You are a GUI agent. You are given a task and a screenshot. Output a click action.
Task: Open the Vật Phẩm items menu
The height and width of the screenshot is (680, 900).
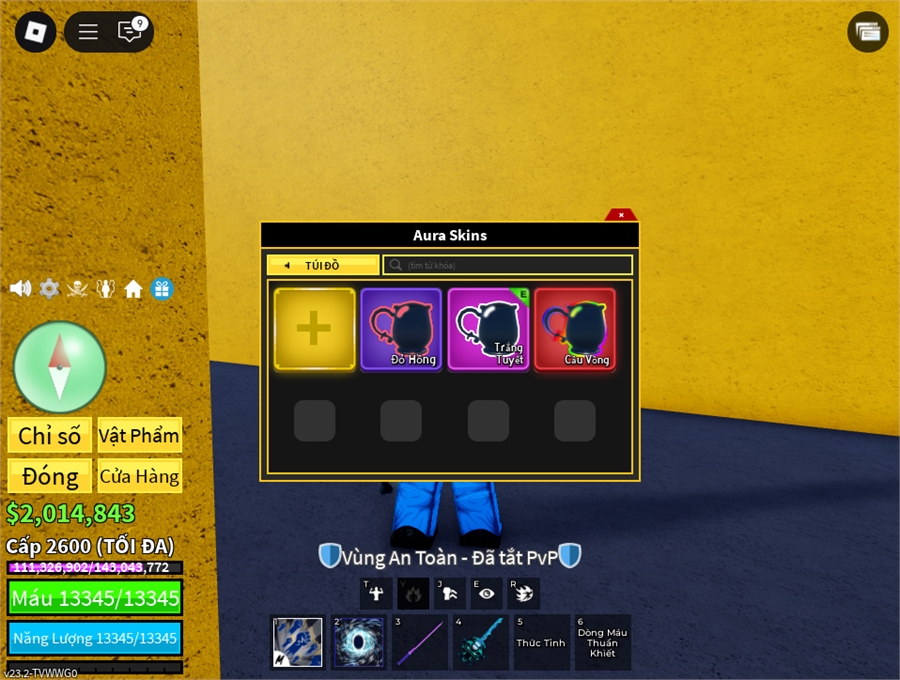click(x=139, y=435)
